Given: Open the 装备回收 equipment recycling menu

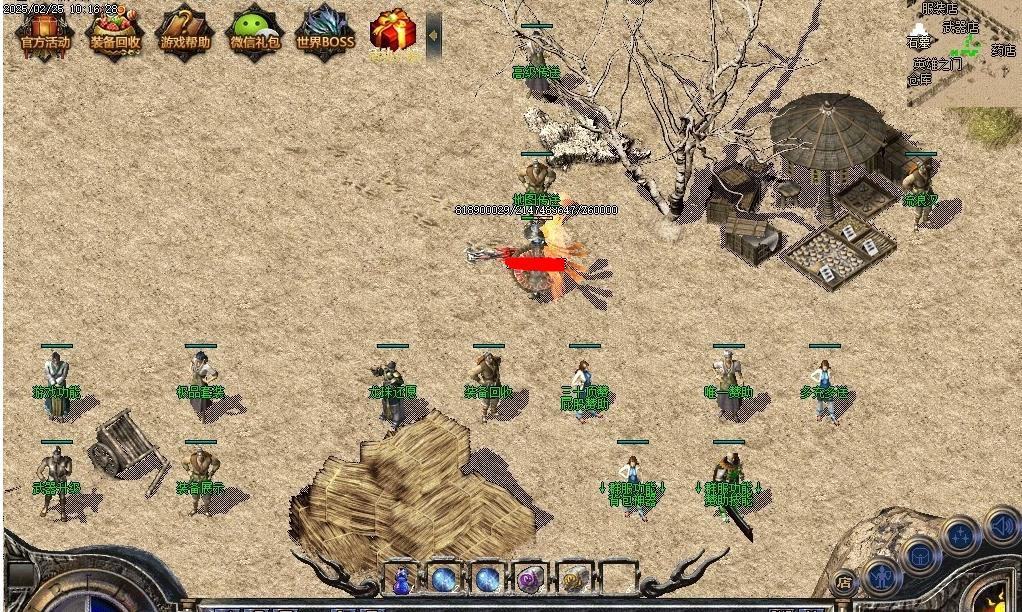Looking at the screenshot, I should click(x=115, y=30).
